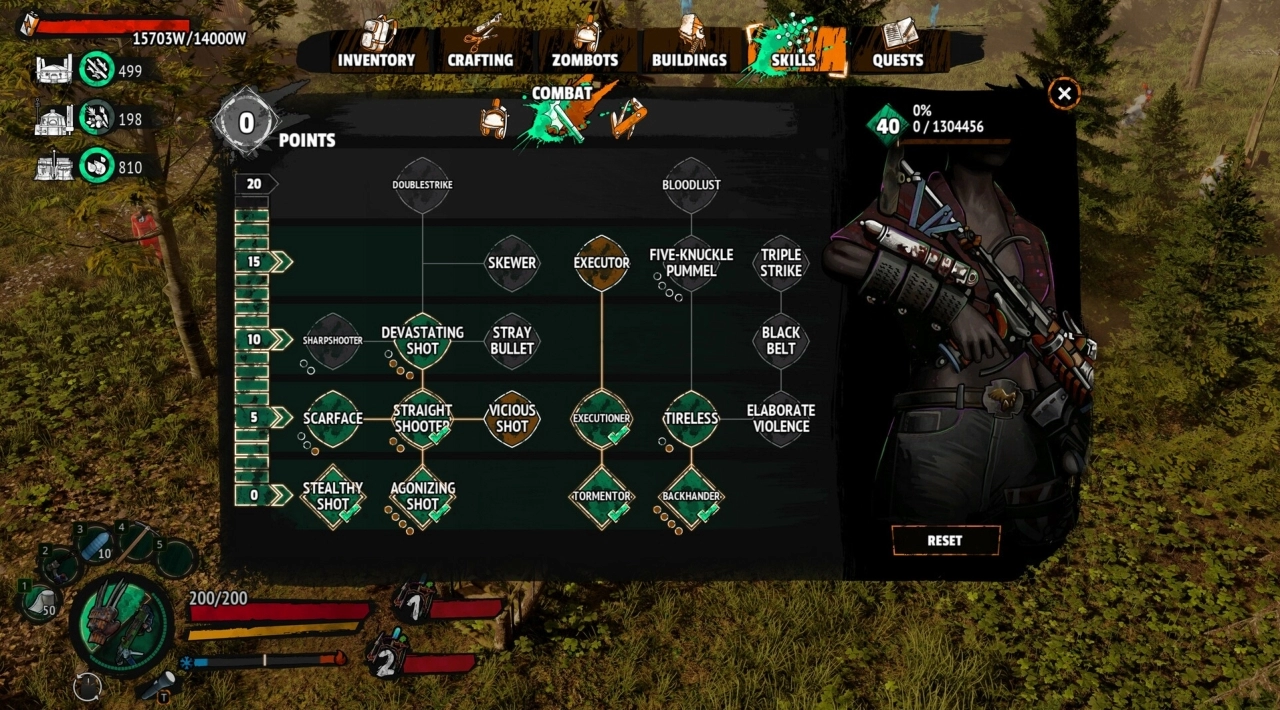The width and height of the screenshot is (1280, 710).
Task: Show the Buildings tab
Action: pyautogui.click(x=689, y=59)
